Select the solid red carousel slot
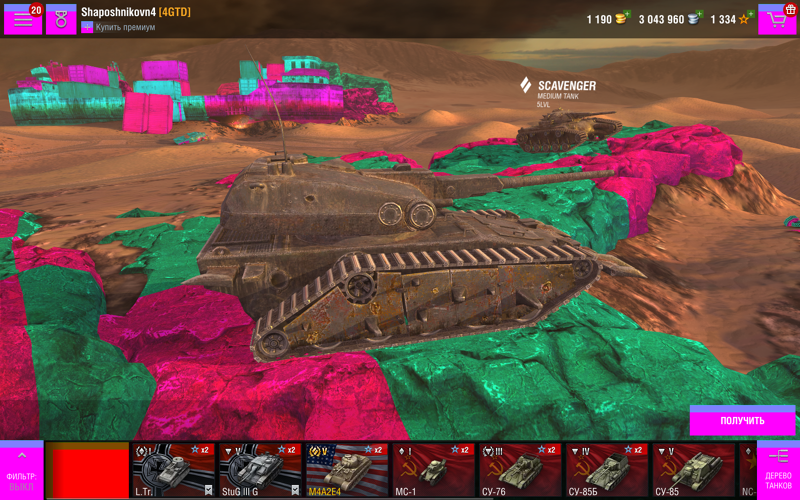The image size is (800, 500). pyautogui.click(x=89, y=472)
